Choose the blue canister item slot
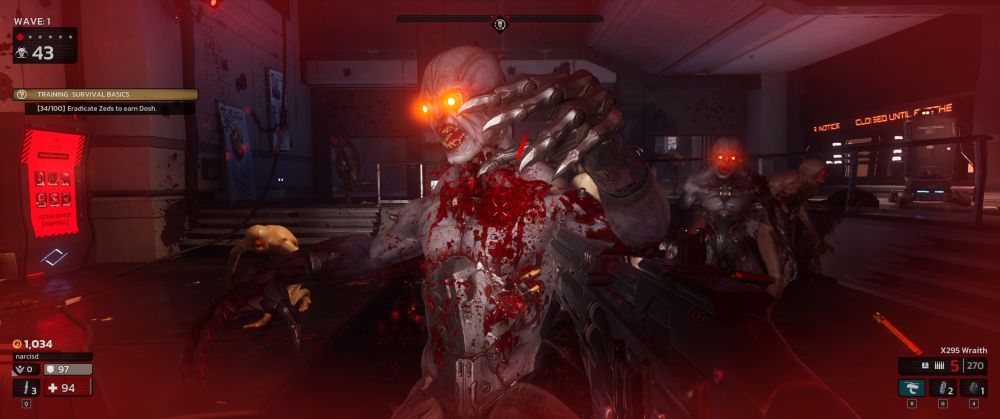Image resolution: width=1000 pixels, height=419 pixels. (x=942, y=388)
